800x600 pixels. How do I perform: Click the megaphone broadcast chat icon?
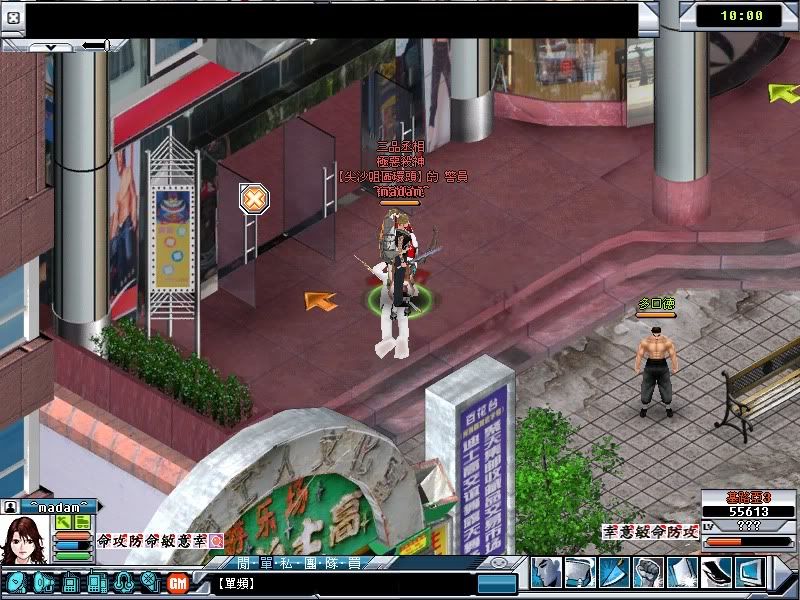click(x=43, y=582)
